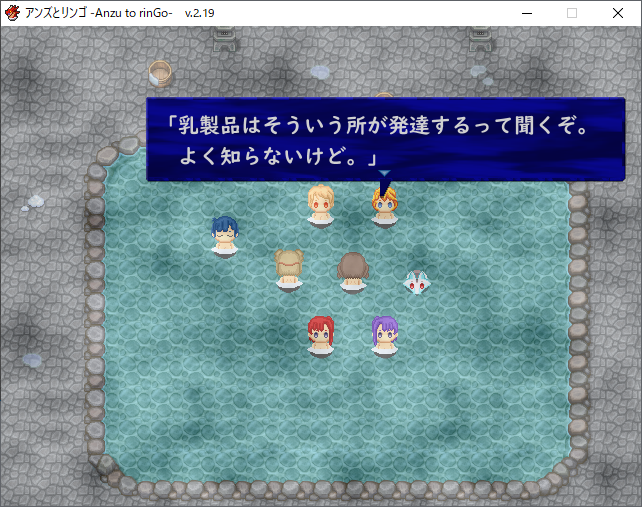Minimize the game window

point(526,13)
